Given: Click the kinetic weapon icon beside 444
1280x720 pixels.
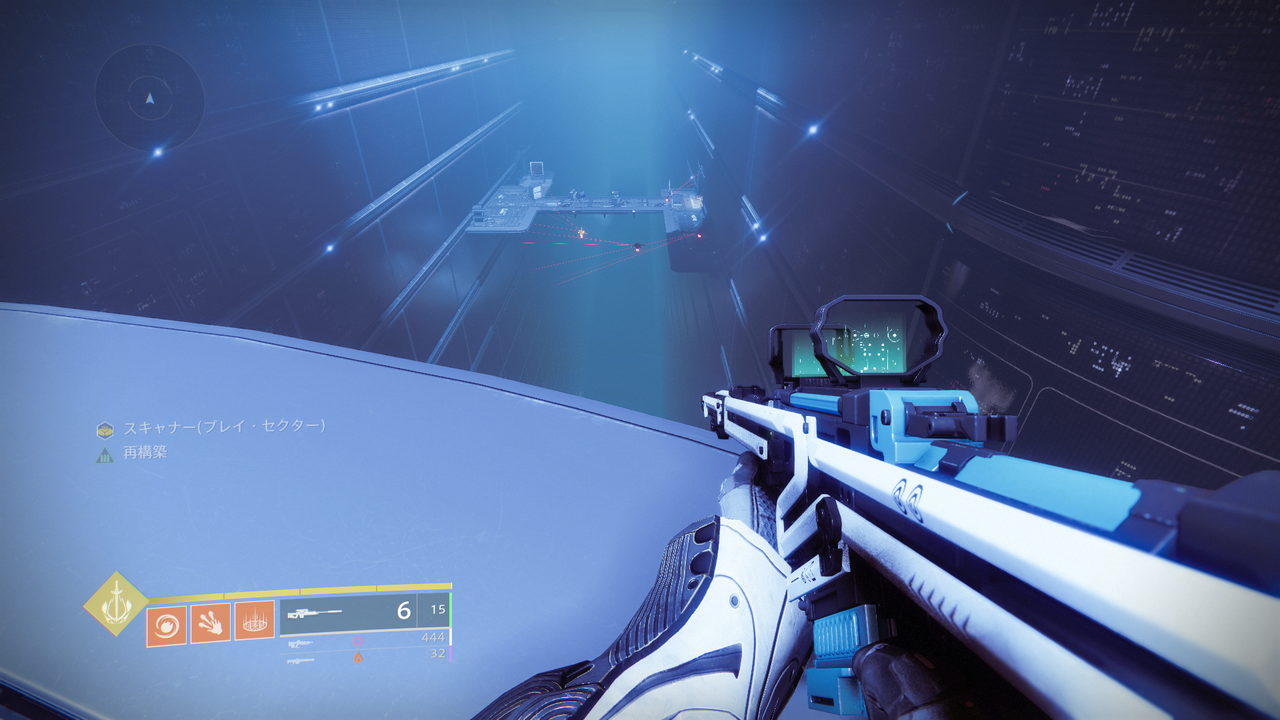Looking at the screenshot, I should (x=301, y=642).
